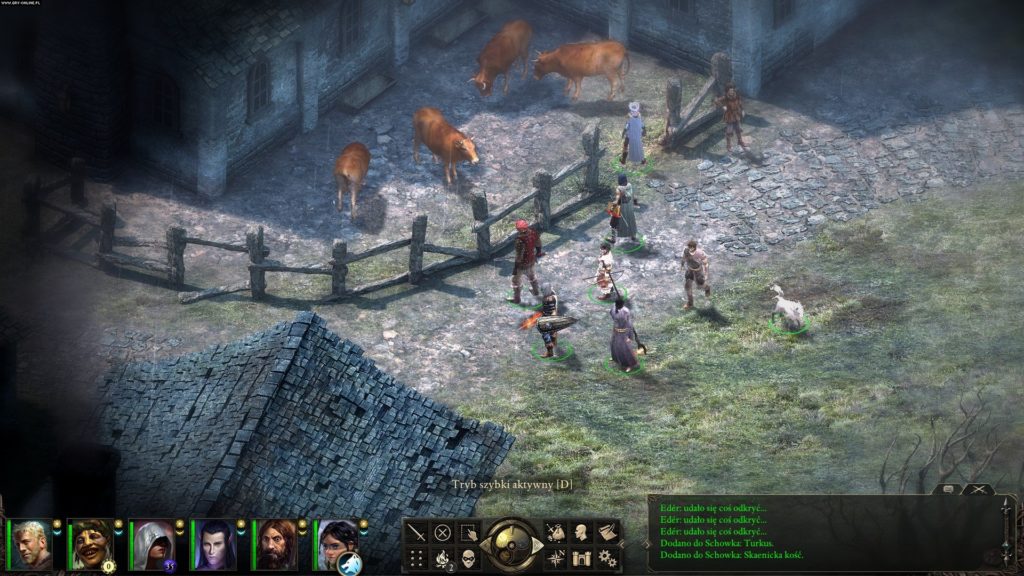This screenshot has height=576, width=1024.
Task: Click the white wolf companion badge
Action: point(349,565)
